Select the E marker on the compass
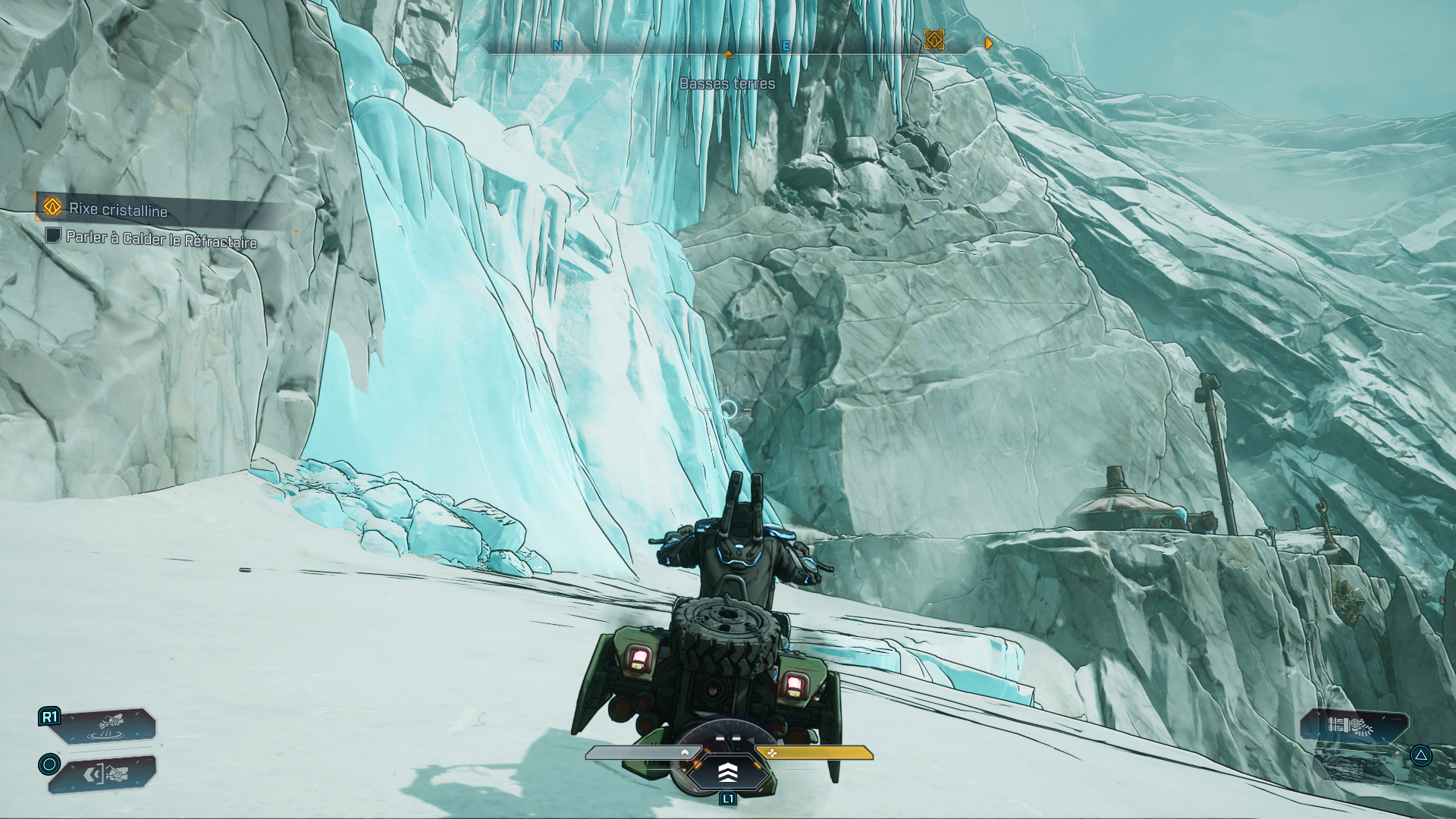Screen dimensions: 1456x819 tap(788, 45)
